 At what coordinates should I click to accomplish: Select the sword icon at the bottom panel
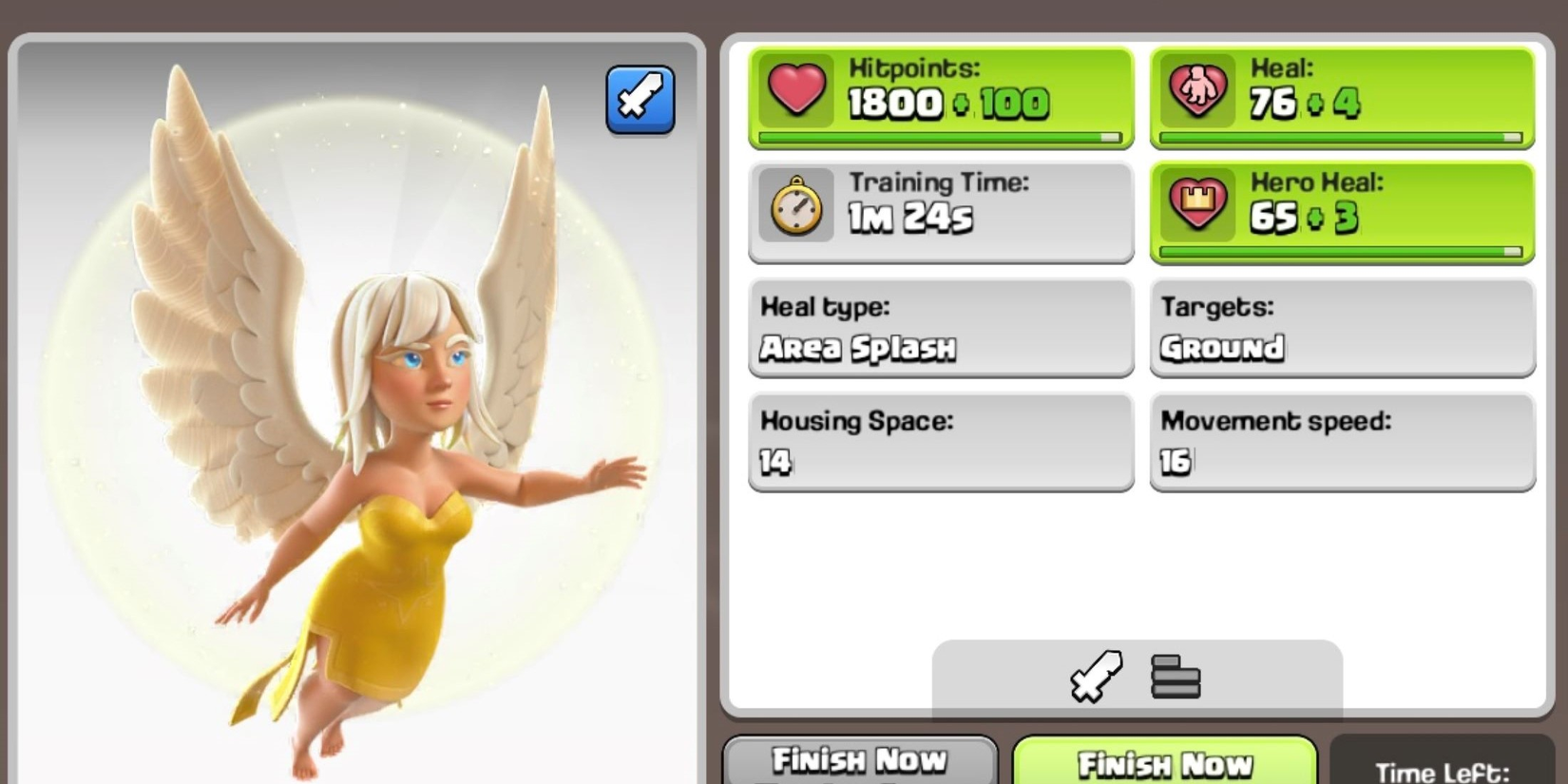(1095, 677)
